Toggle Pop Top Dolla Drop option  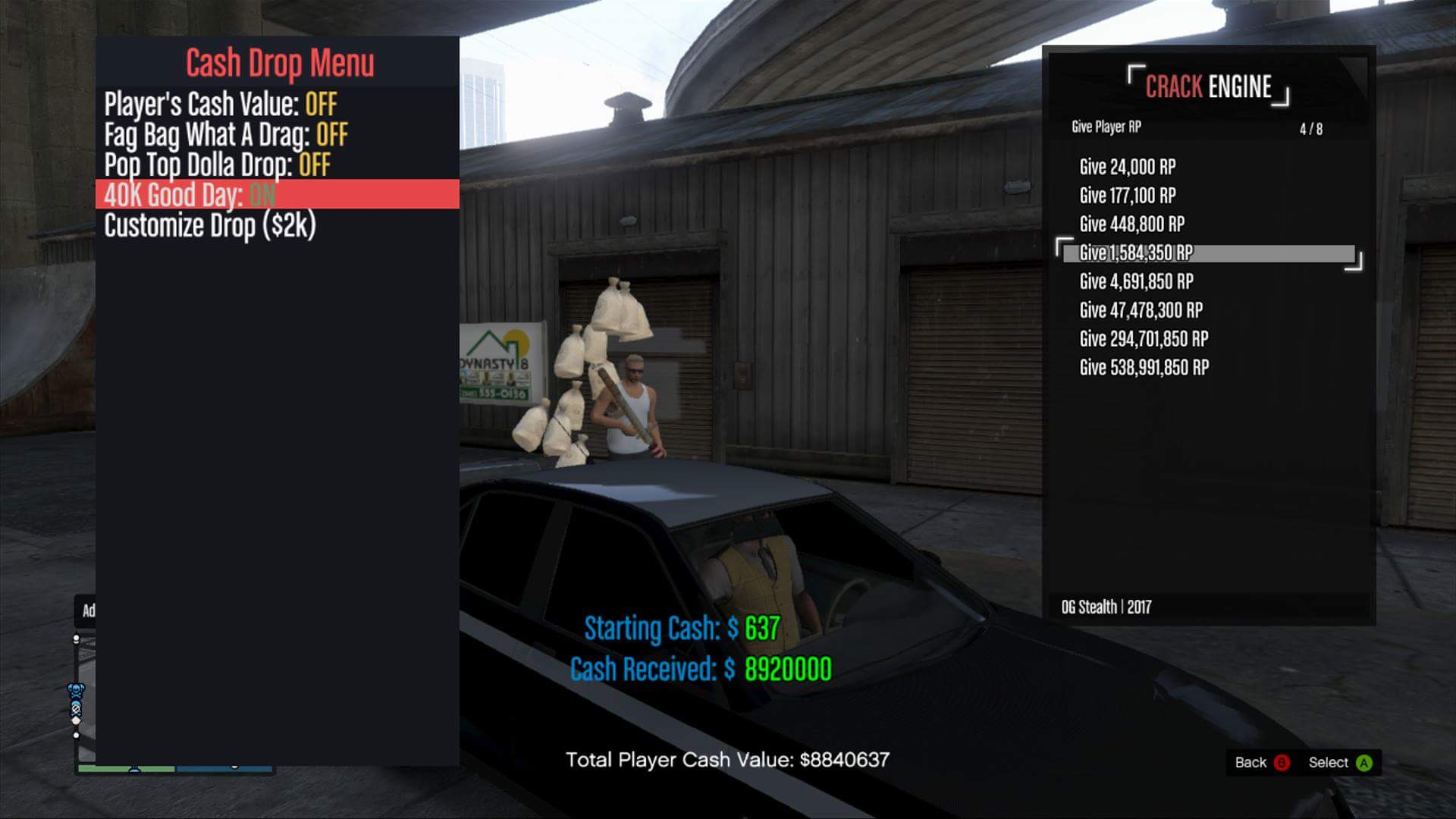click(x=217, y=165)
